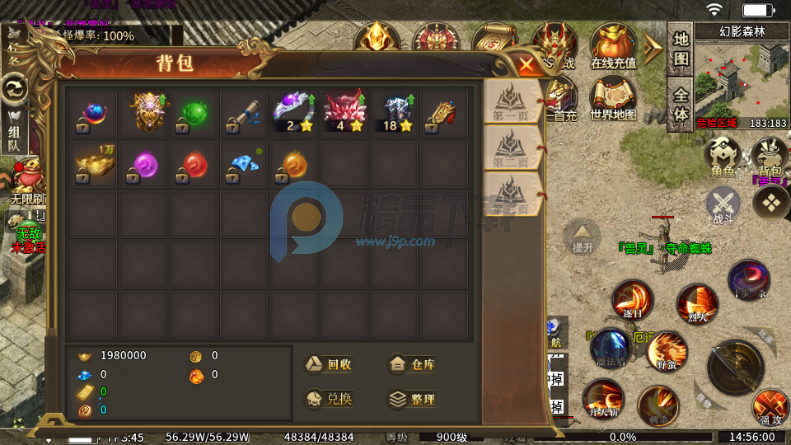This screenshot has height=445, width=791.
Task: Activate the 烈火 flame skill
Action: click(x=696, y=304)
